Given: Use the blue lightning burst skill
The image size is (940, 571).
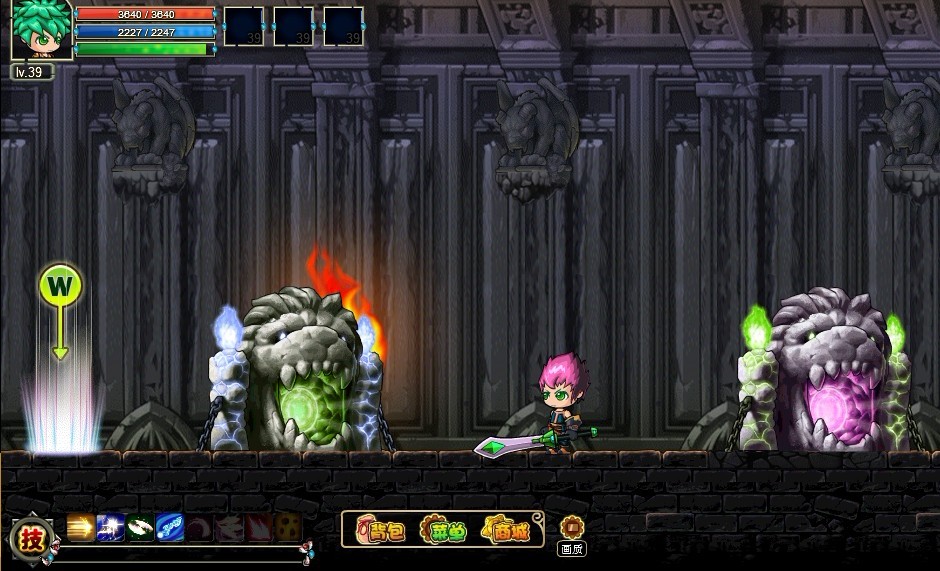Looking at the screenshot, I should pos(111,527).
